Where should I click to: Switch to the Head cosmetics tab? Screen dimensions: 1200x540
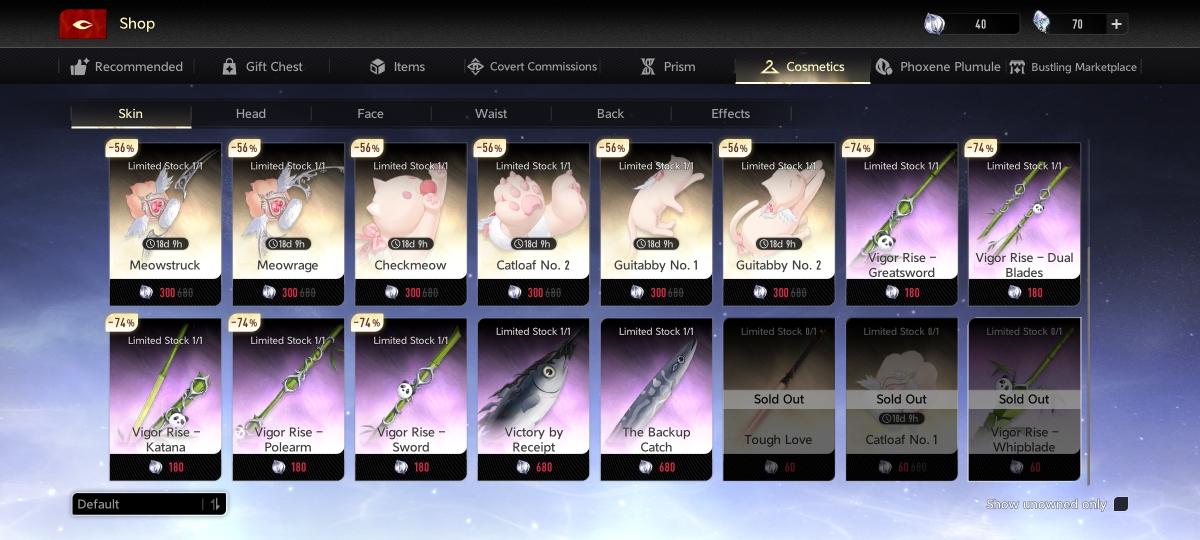pos(251,114)
